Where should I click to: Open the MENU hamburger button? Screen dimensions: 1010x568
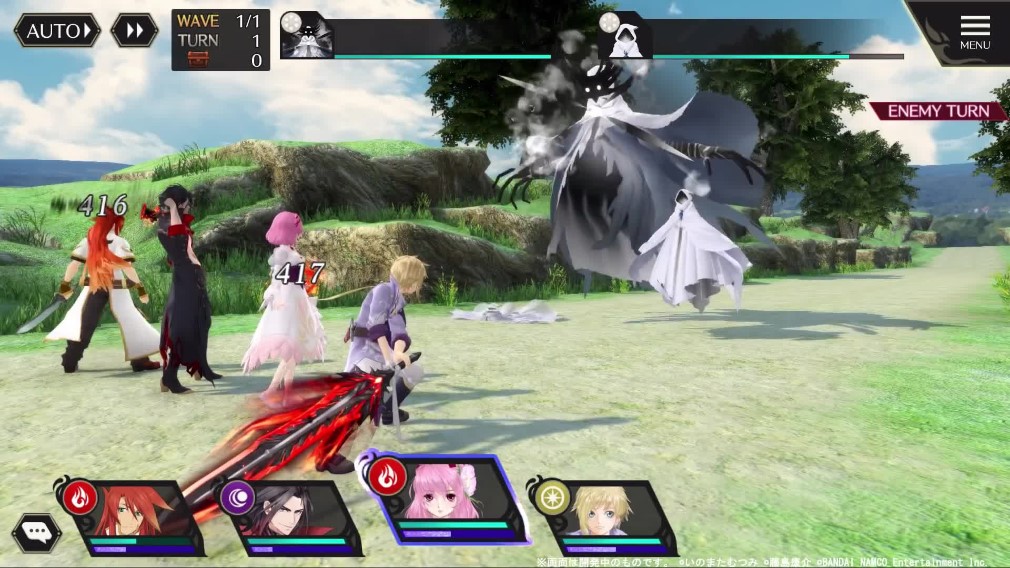click(x=974, y=30)
